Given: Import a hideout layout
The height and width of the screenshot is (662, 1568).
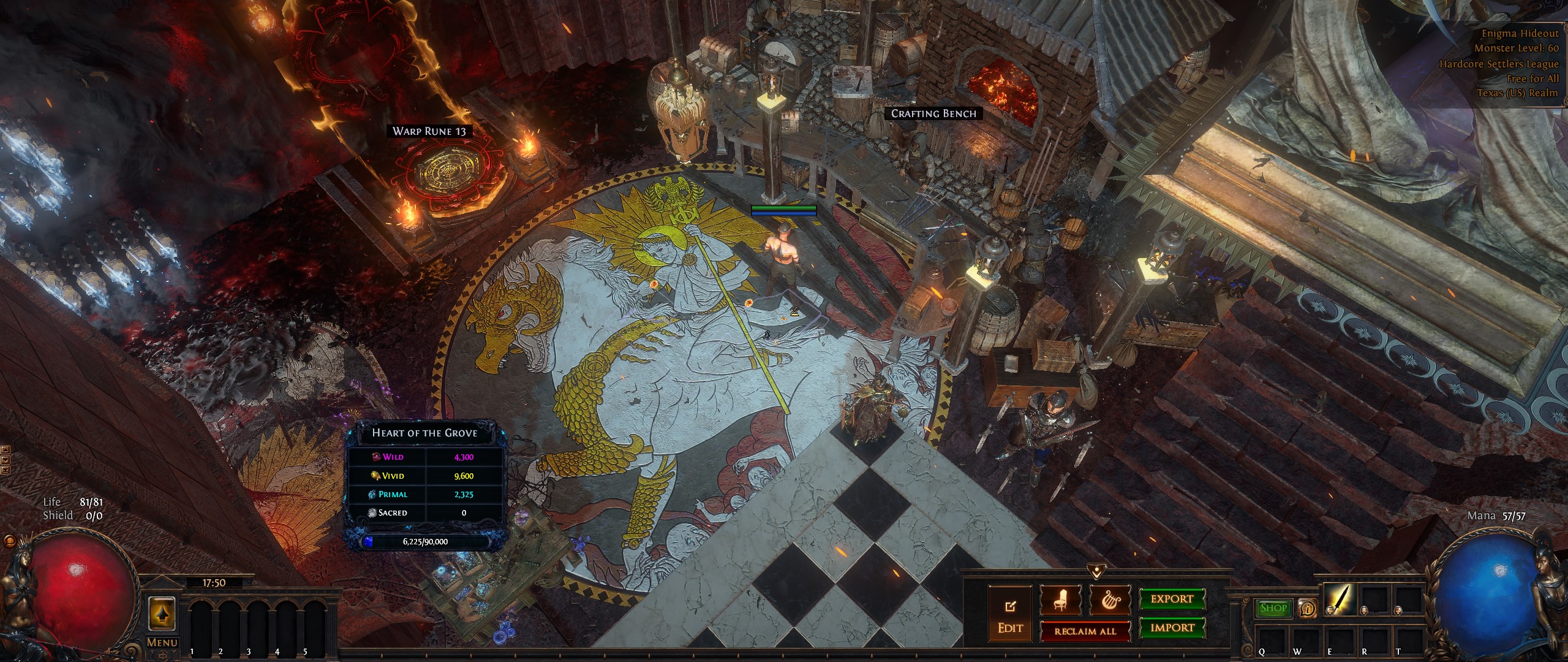Looking at the screenshot, I should (1172, 628).
